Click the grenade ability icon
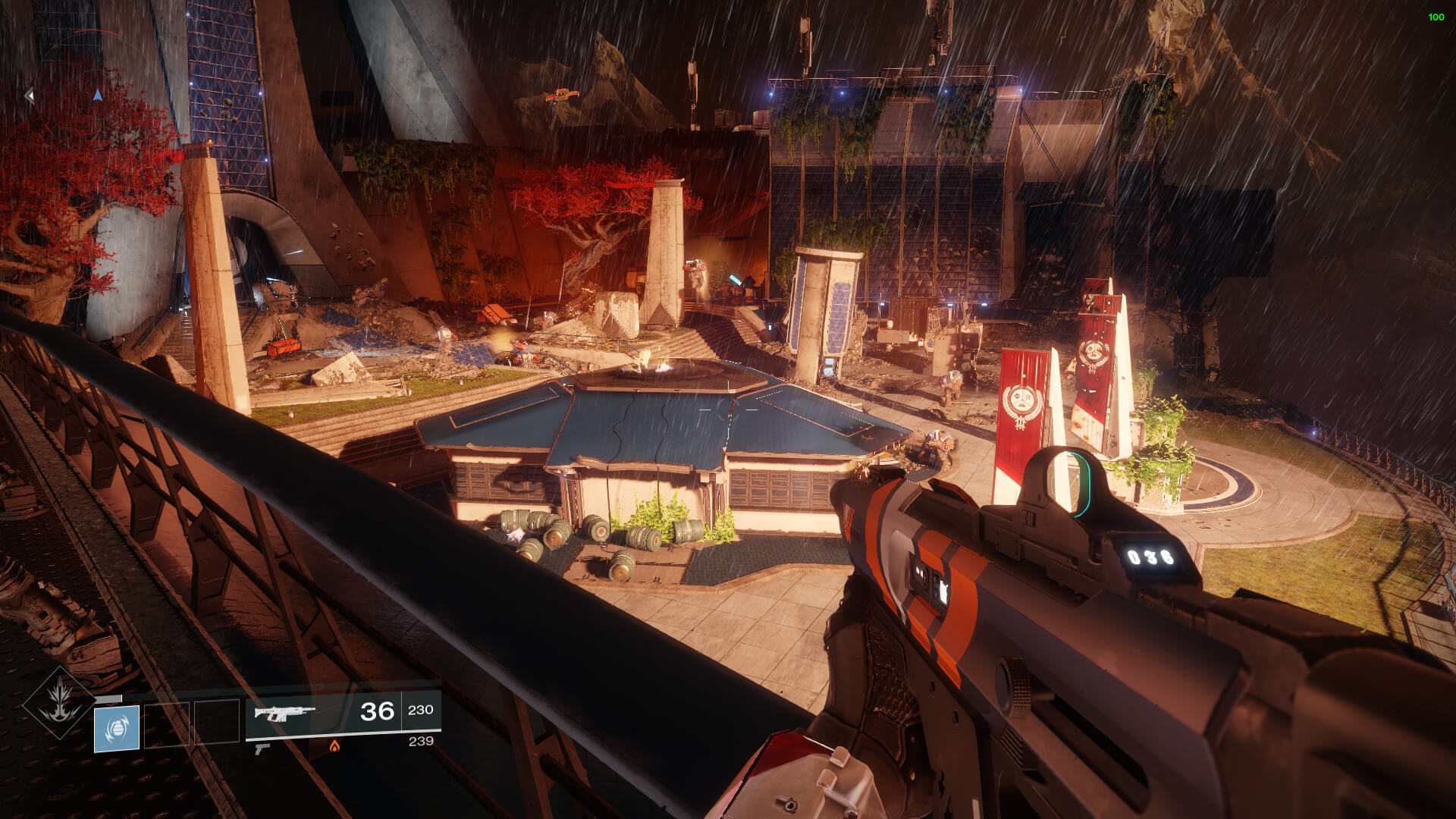Viewport: 1456px width, 819px height. click(x=117, y=728)
